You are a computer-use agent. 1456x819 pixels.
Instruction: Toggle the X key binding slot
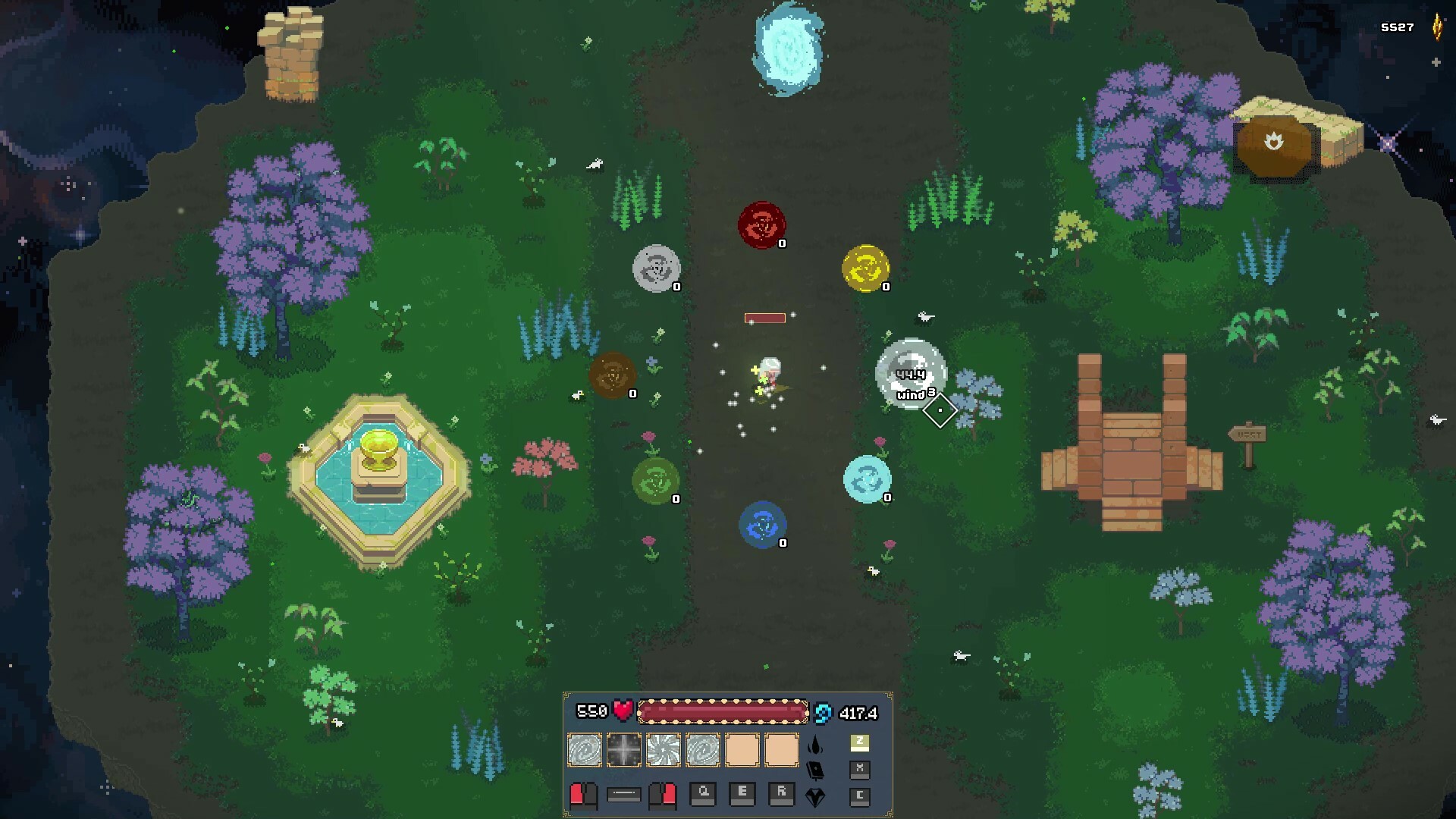(x=859, y=771)
